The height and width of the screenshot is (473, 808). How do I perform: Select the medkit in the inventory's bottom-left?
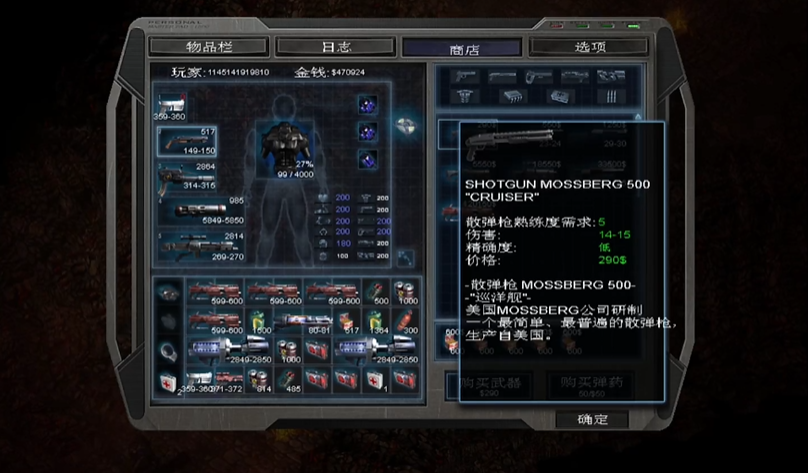pyautogui.click(x=168, y=381)
